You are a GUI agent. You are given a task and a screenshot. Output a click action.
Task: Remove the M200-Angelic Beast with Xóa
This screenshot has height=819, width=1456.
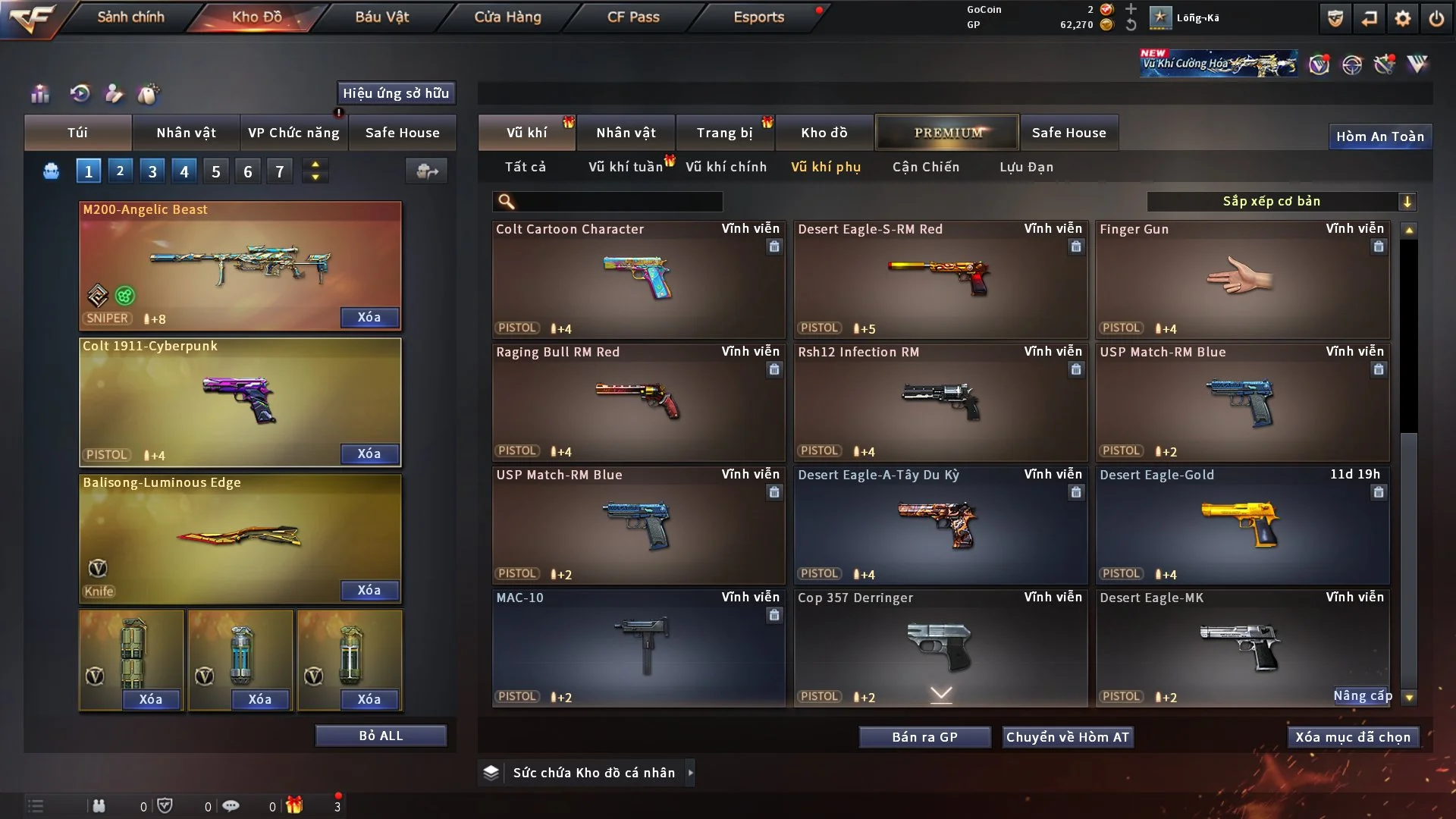[x=369, y=317]
